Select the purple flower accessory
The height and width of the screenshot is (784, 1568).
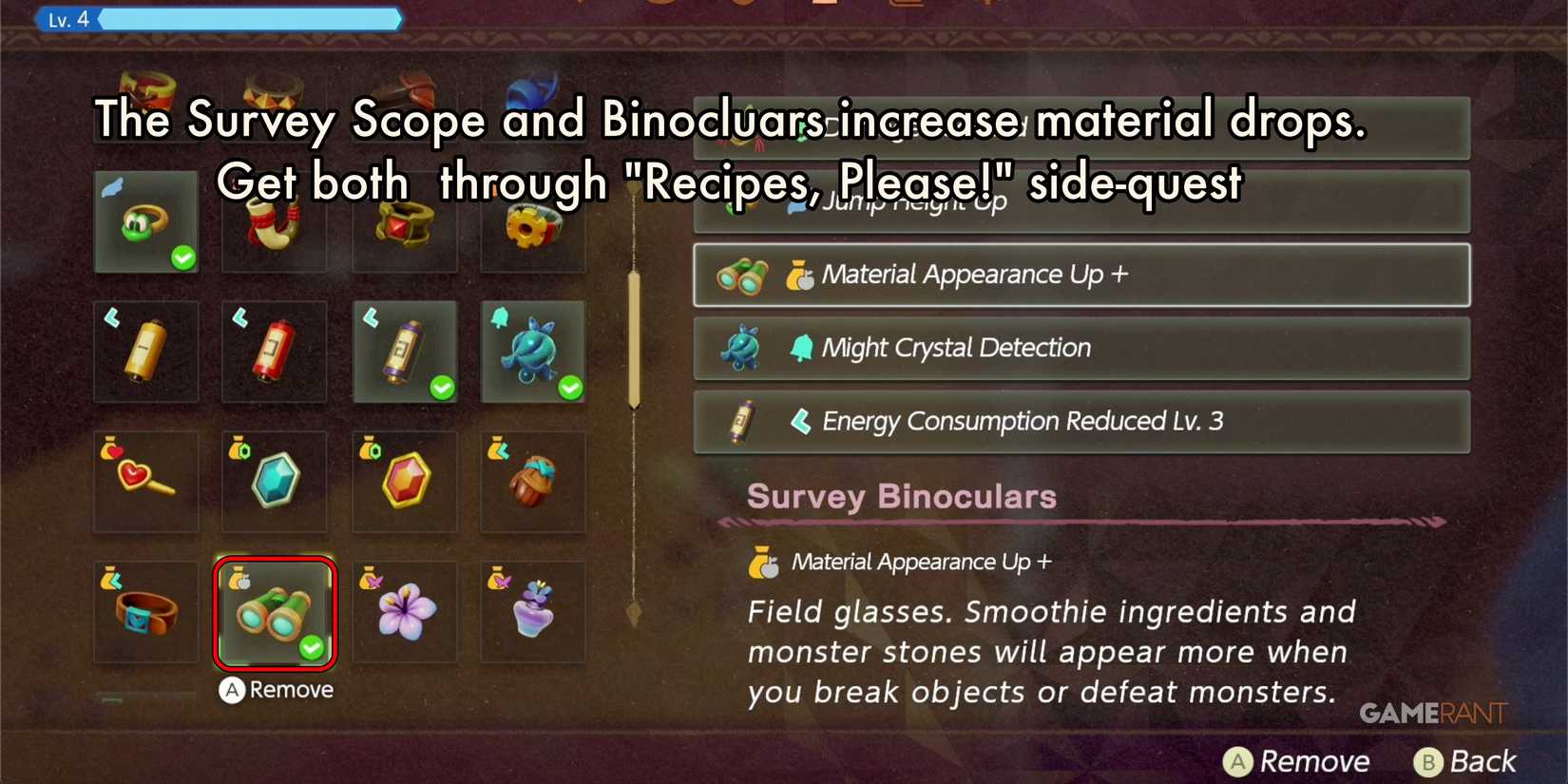tap(404, 613)
